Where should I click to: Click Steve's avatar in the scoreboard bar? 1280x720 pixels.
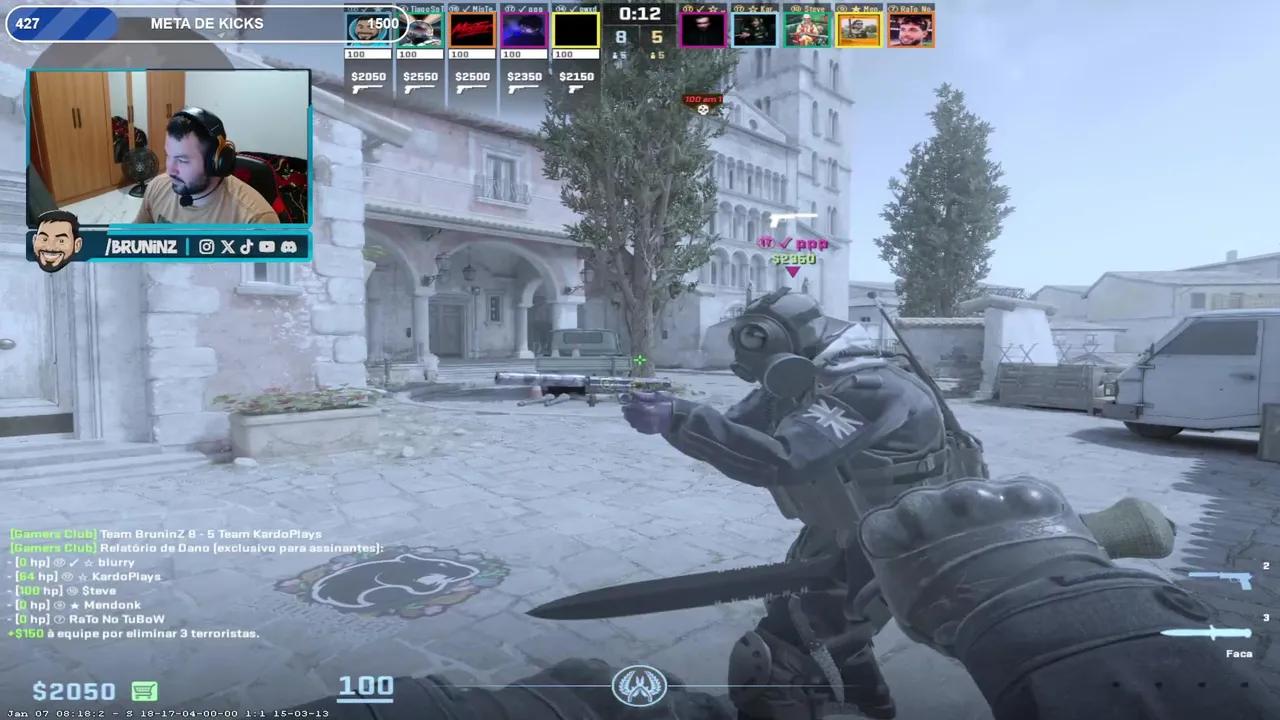[807, 30]
